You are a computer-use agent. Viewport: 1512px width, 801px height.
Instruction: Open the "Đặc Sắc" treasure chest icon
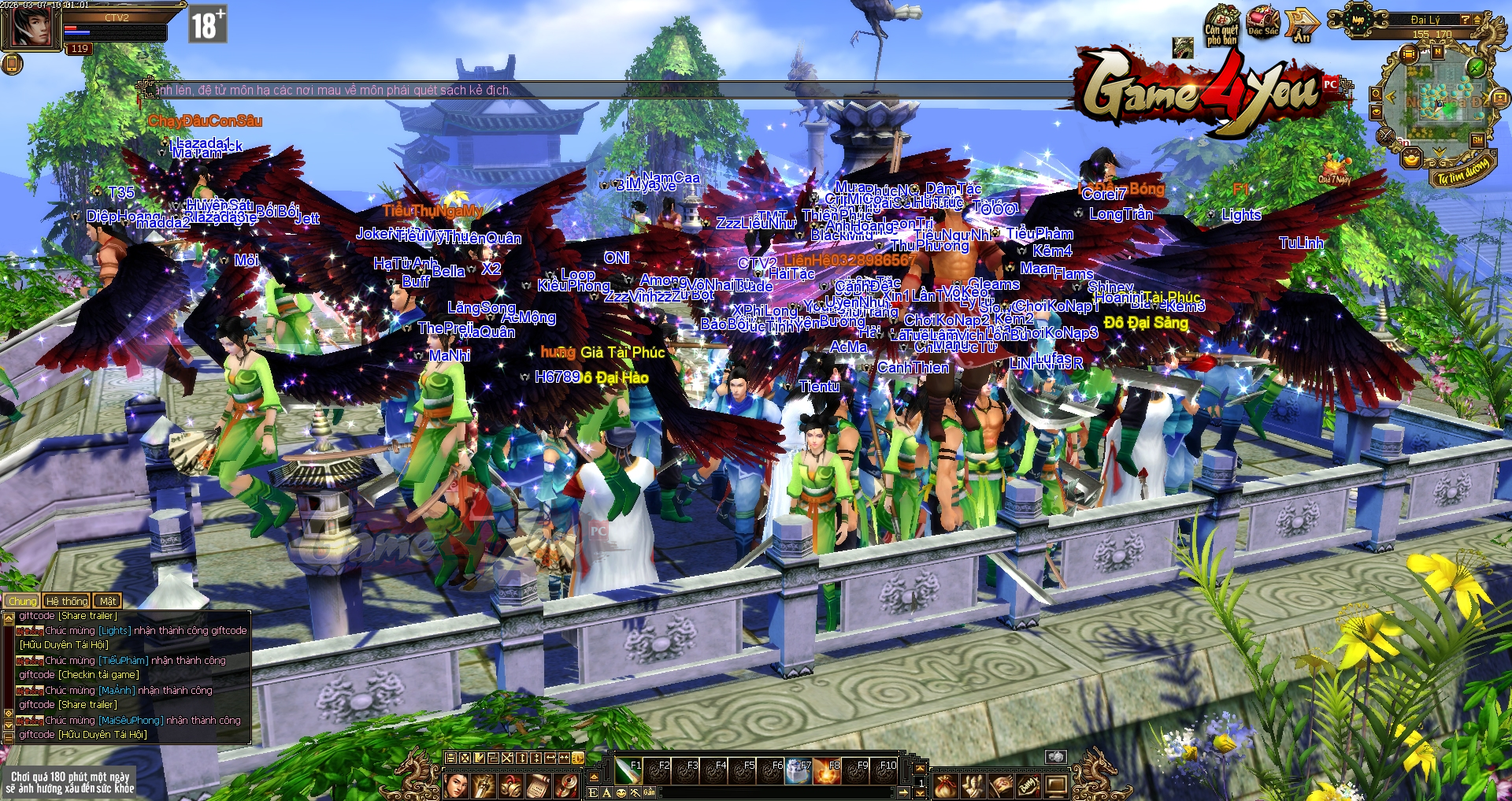pos(1263,22)
